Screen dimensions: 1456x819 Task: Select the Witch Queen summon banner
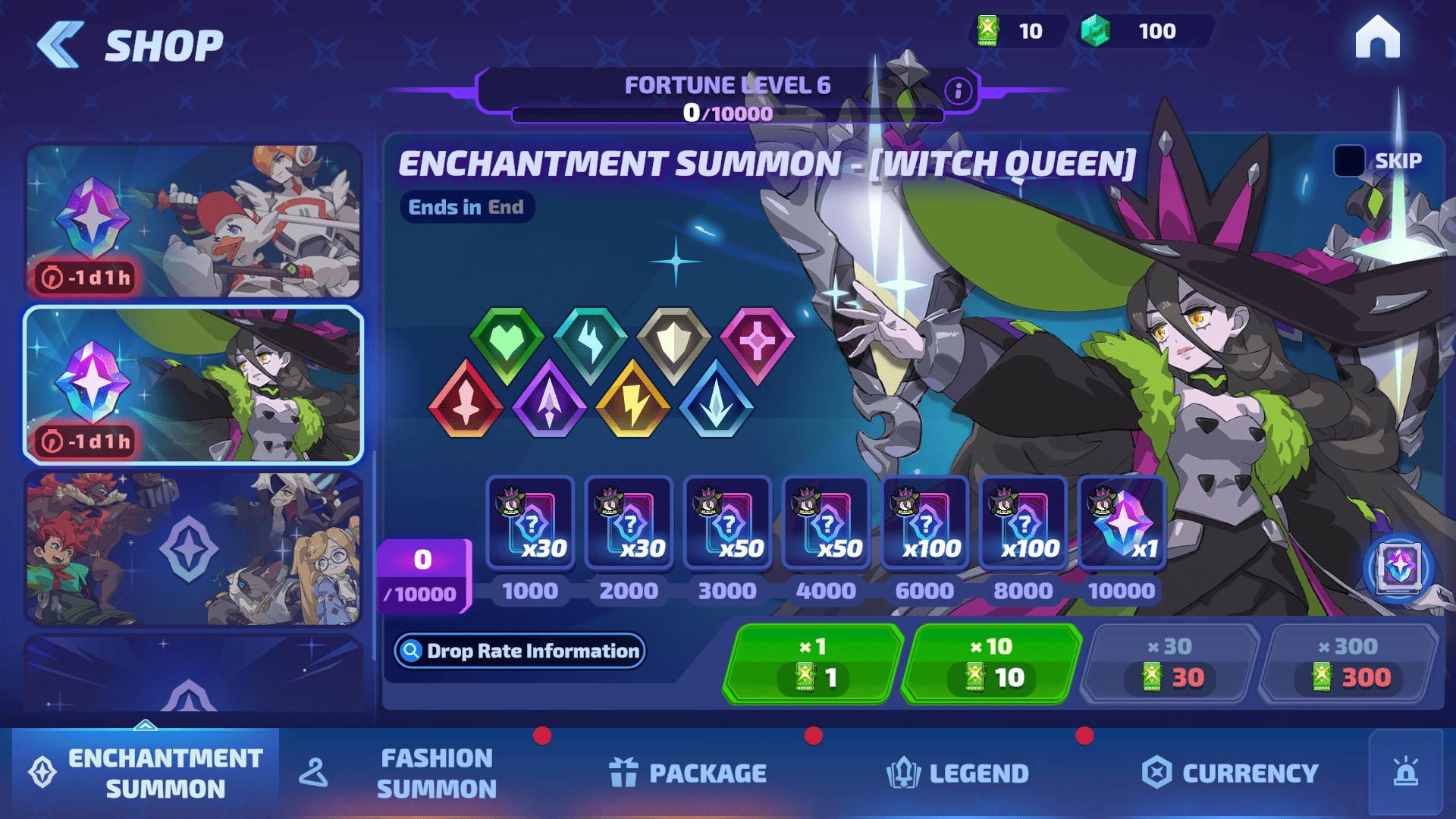coord(194,384)
